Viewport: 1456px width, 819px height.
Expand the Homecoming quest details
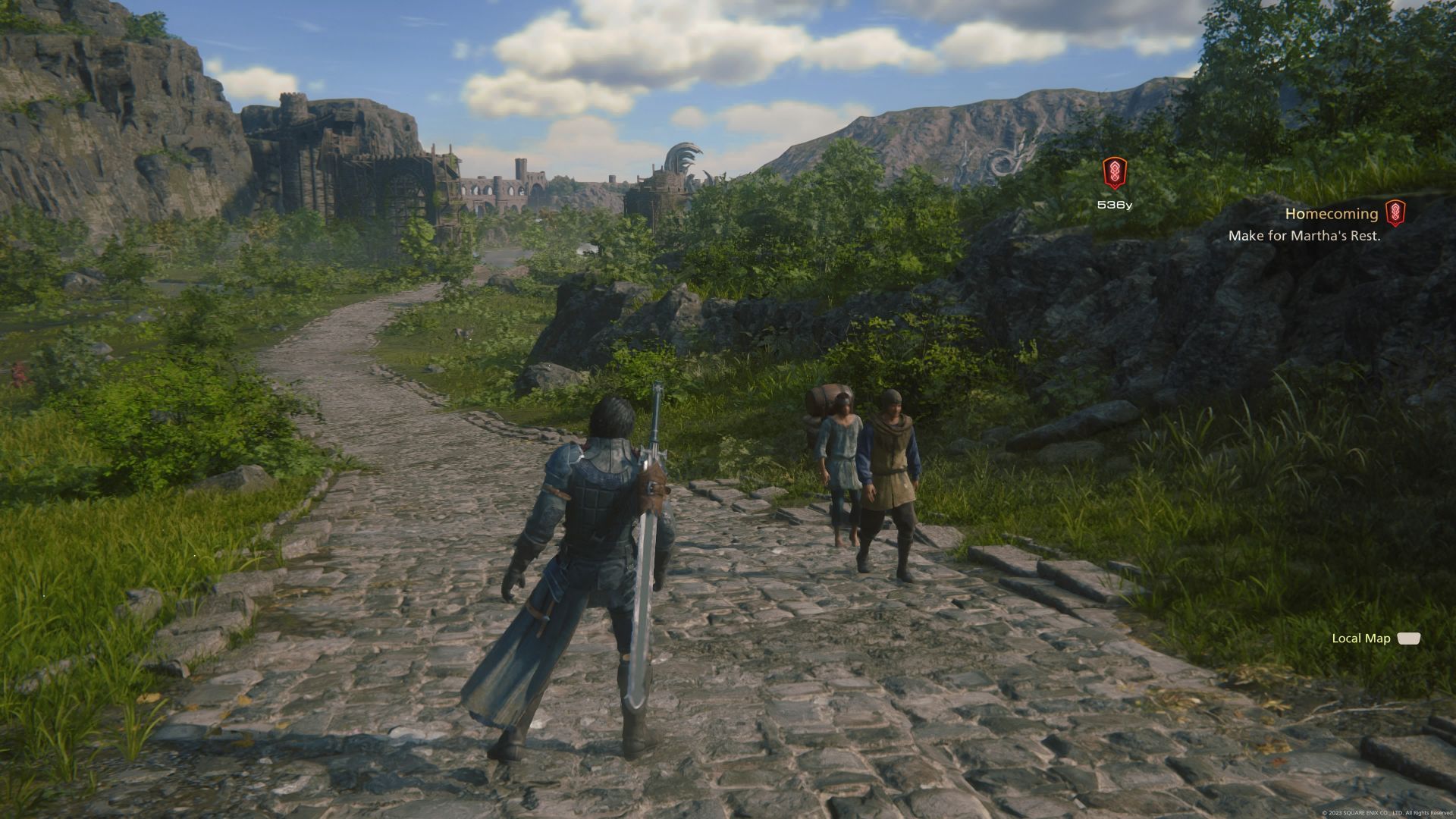click(x=1331, y=214)
